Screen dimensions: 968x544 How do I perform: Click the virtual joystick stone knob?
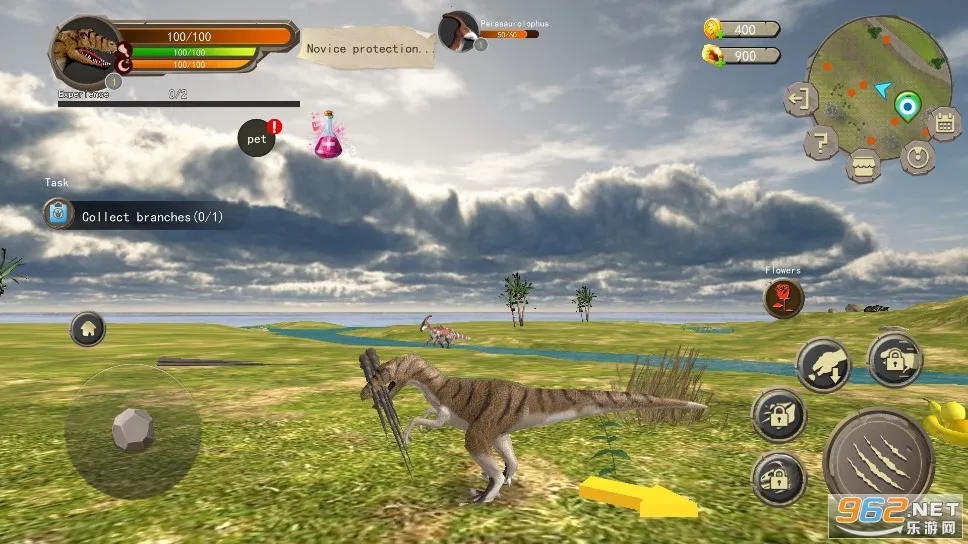point(132,430)
